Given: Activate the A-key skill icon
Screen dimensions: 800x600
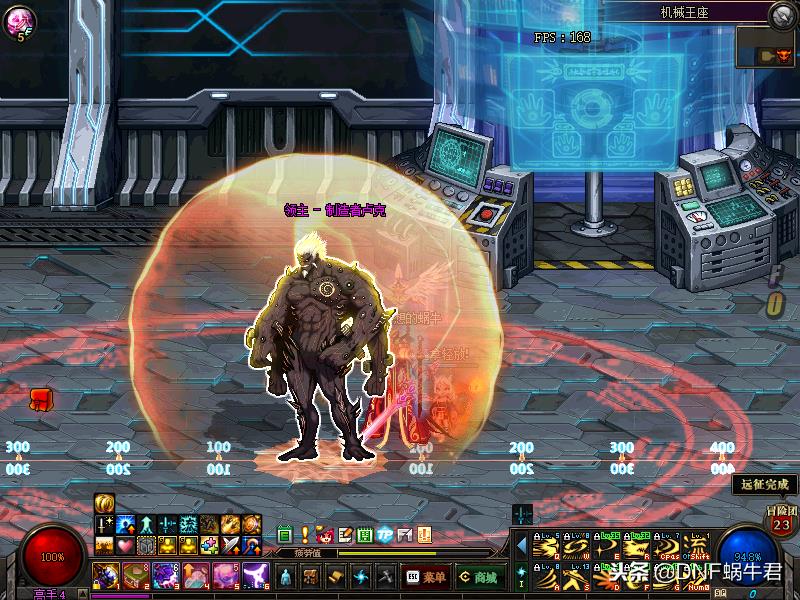Looking at the screenshot, I should [545, 577].
